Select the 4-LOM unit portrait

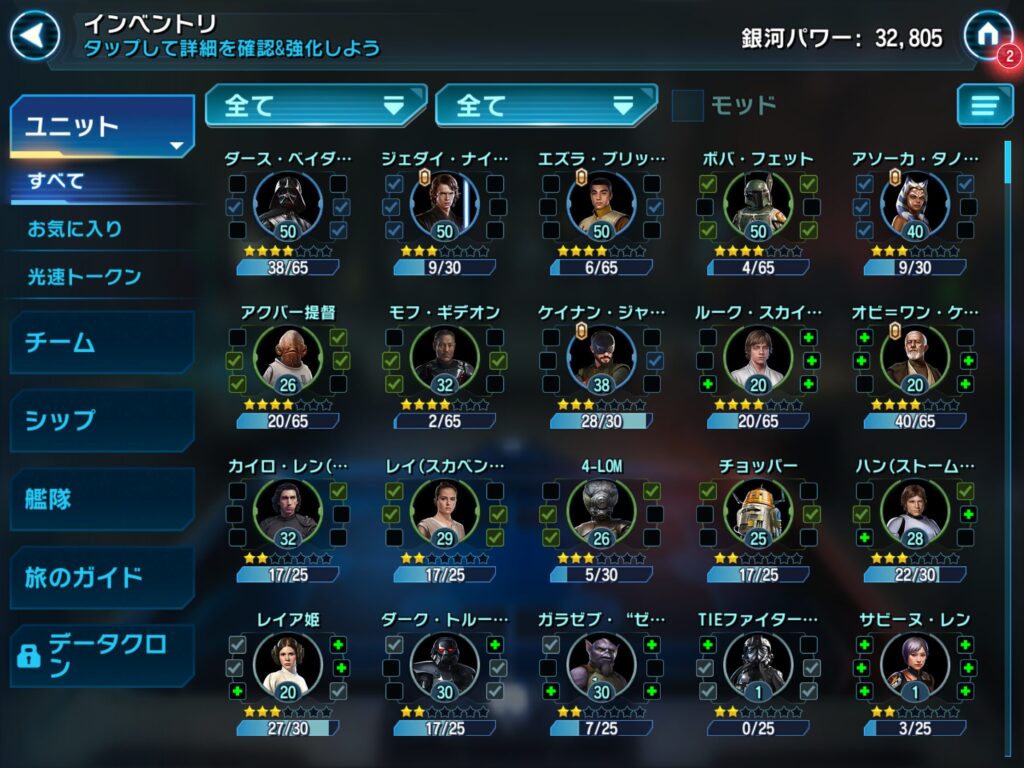tap(601, 514)
